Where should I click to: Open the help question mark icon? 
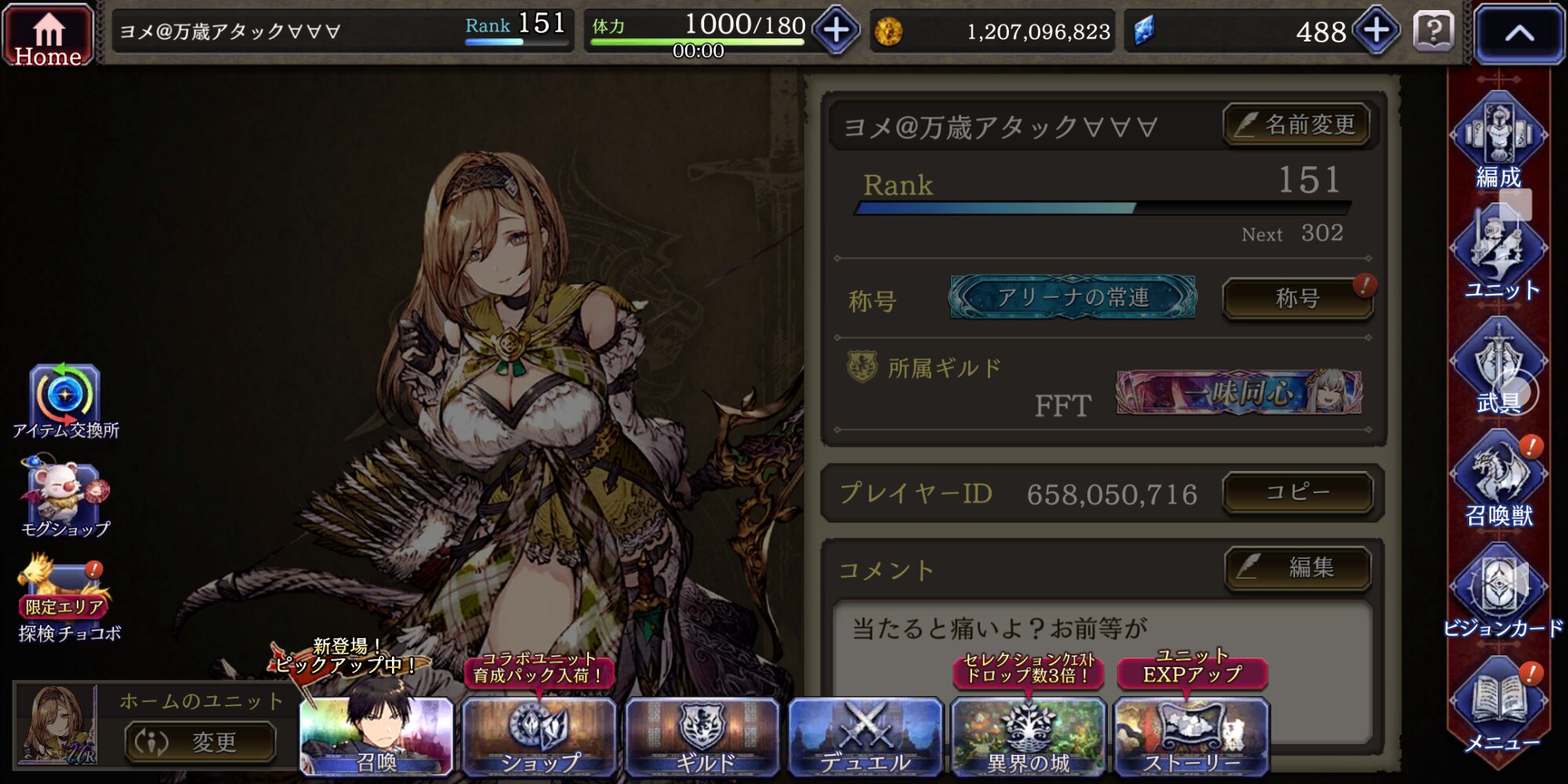1434,31
